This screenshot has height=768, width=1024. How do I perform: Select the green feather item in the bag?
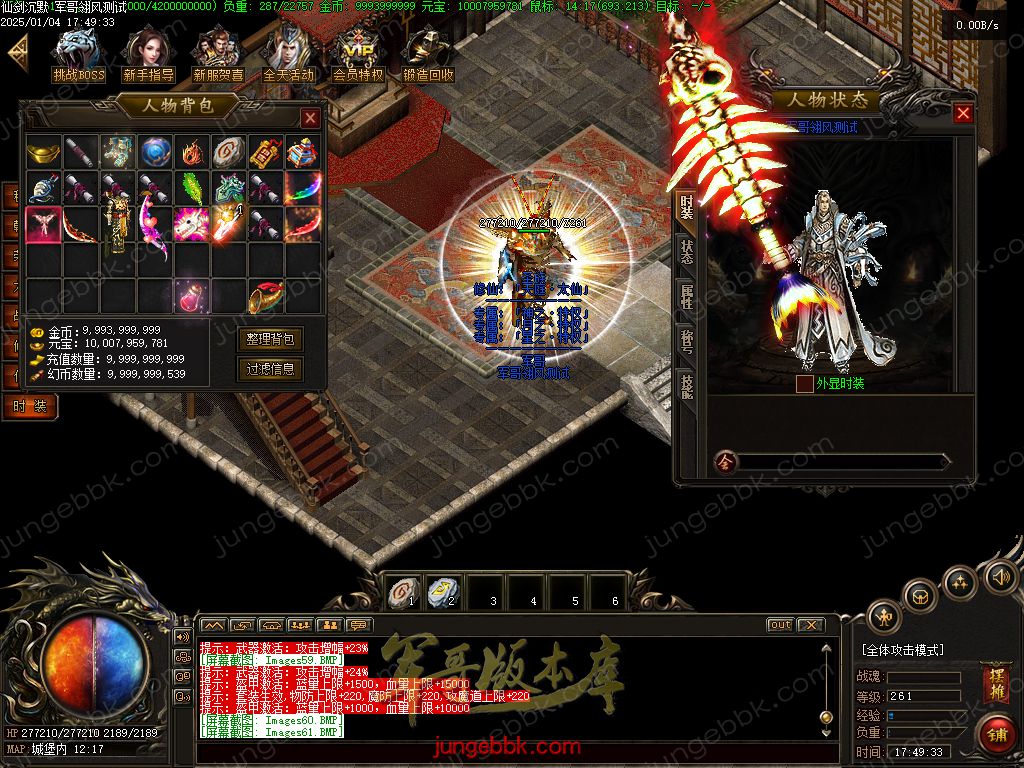pyautogui.click(x=190, y=188)
